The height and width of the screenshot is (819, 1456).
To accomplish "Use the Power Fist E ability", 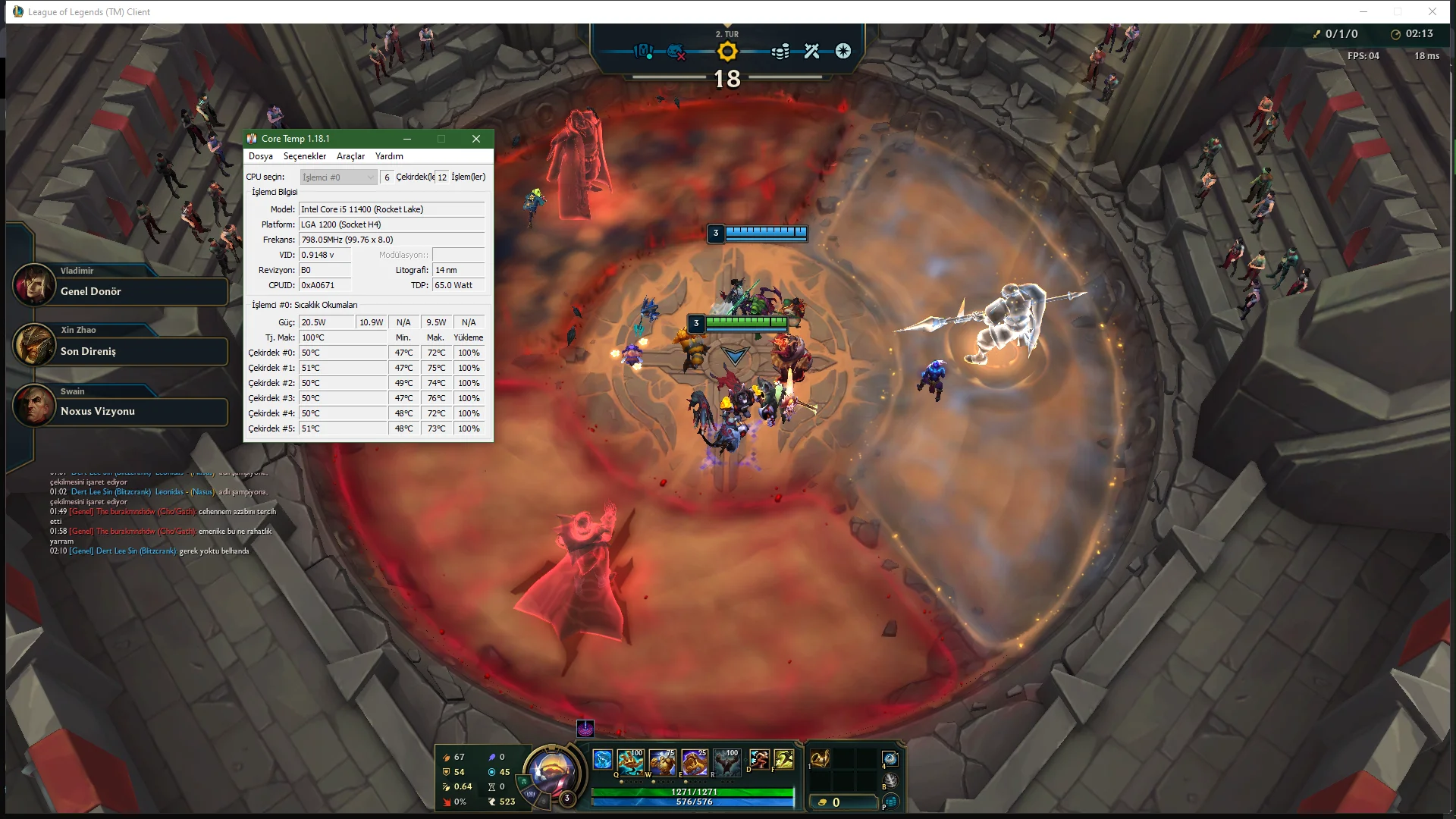I will [694, 762].
